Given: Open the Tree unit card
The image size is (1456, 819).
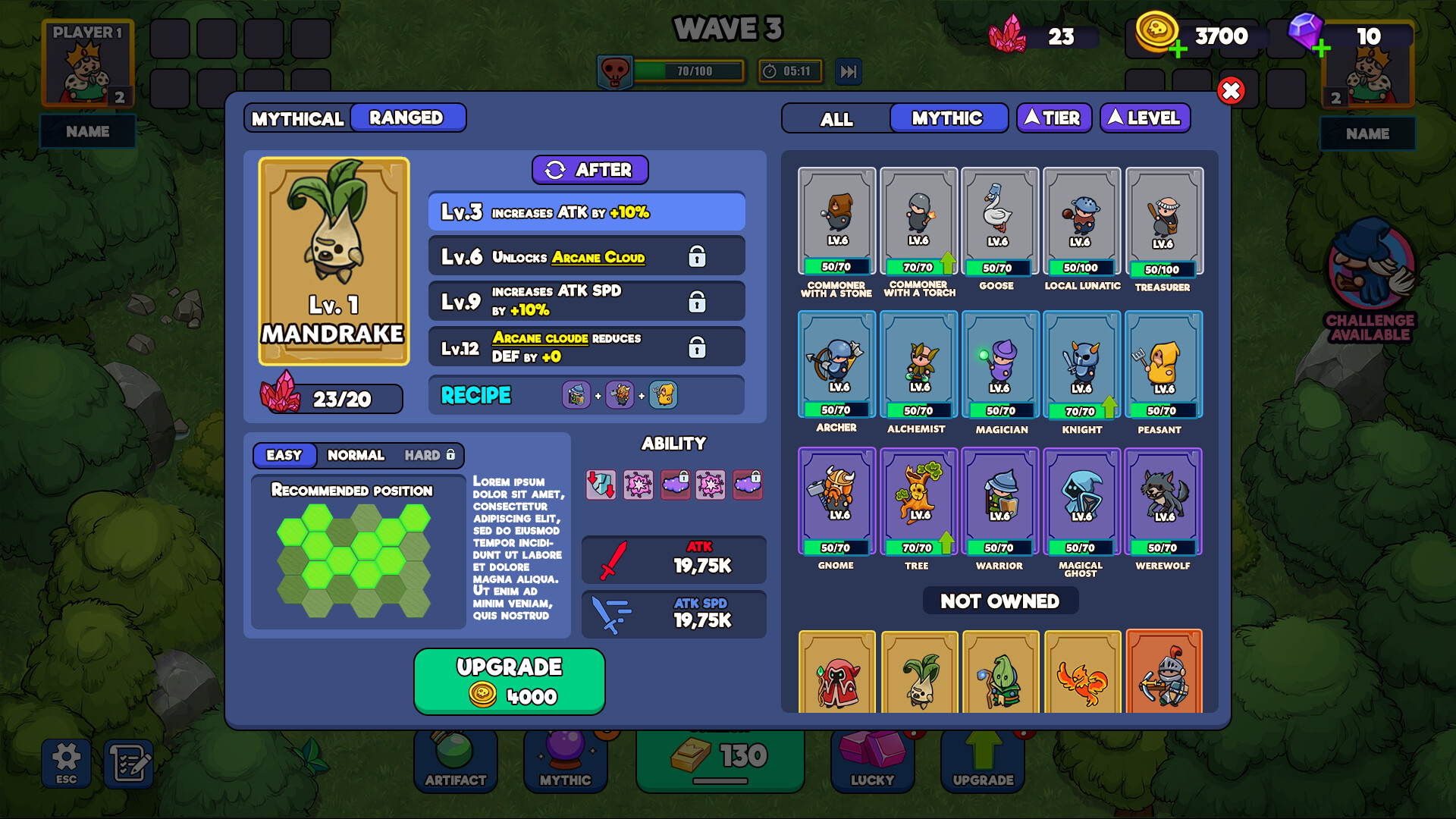Looking at the screenshot, I should tap(918, 501).
